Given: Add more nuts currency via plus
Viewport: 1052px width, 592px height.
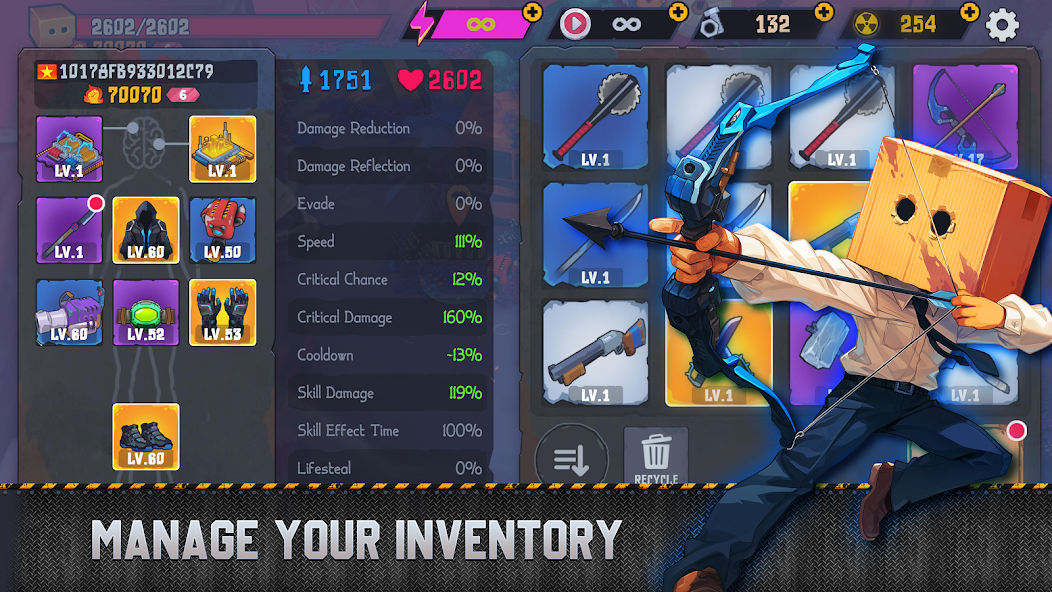Looking at the screenshot, I should 824,12.
